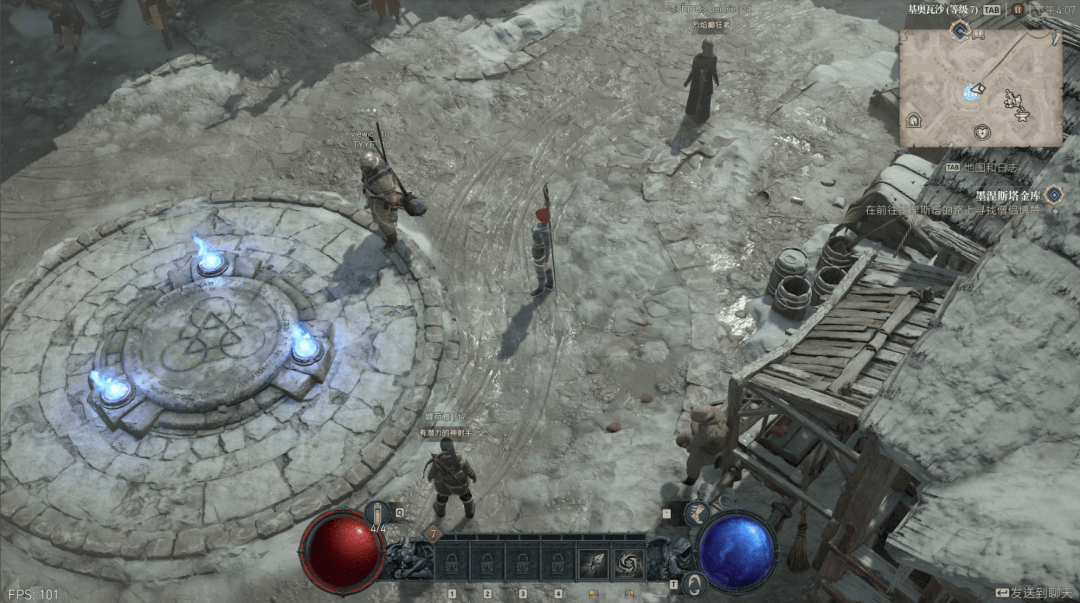This screenshot has height=603, width=1080.
Task: Use the healing potion icon
Action: click(x=378, y=512)
